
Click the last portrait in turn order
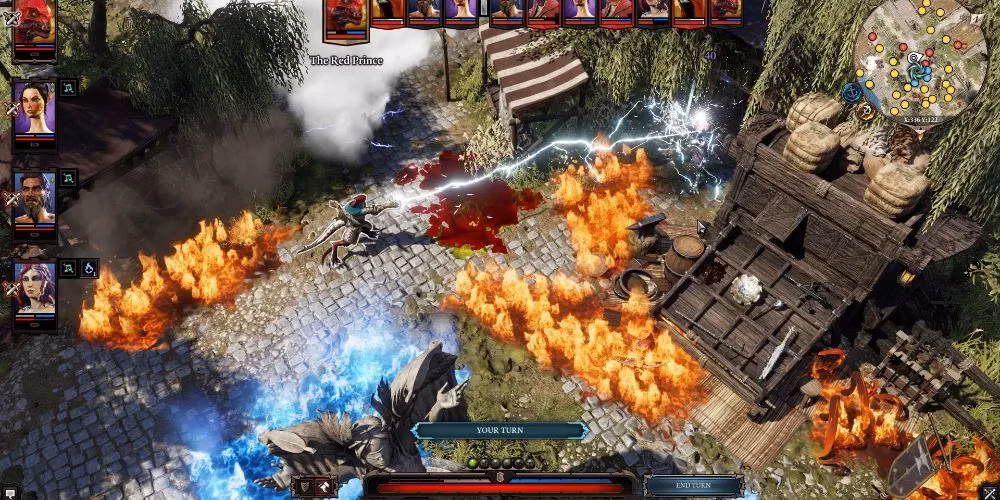coord(725,12)
